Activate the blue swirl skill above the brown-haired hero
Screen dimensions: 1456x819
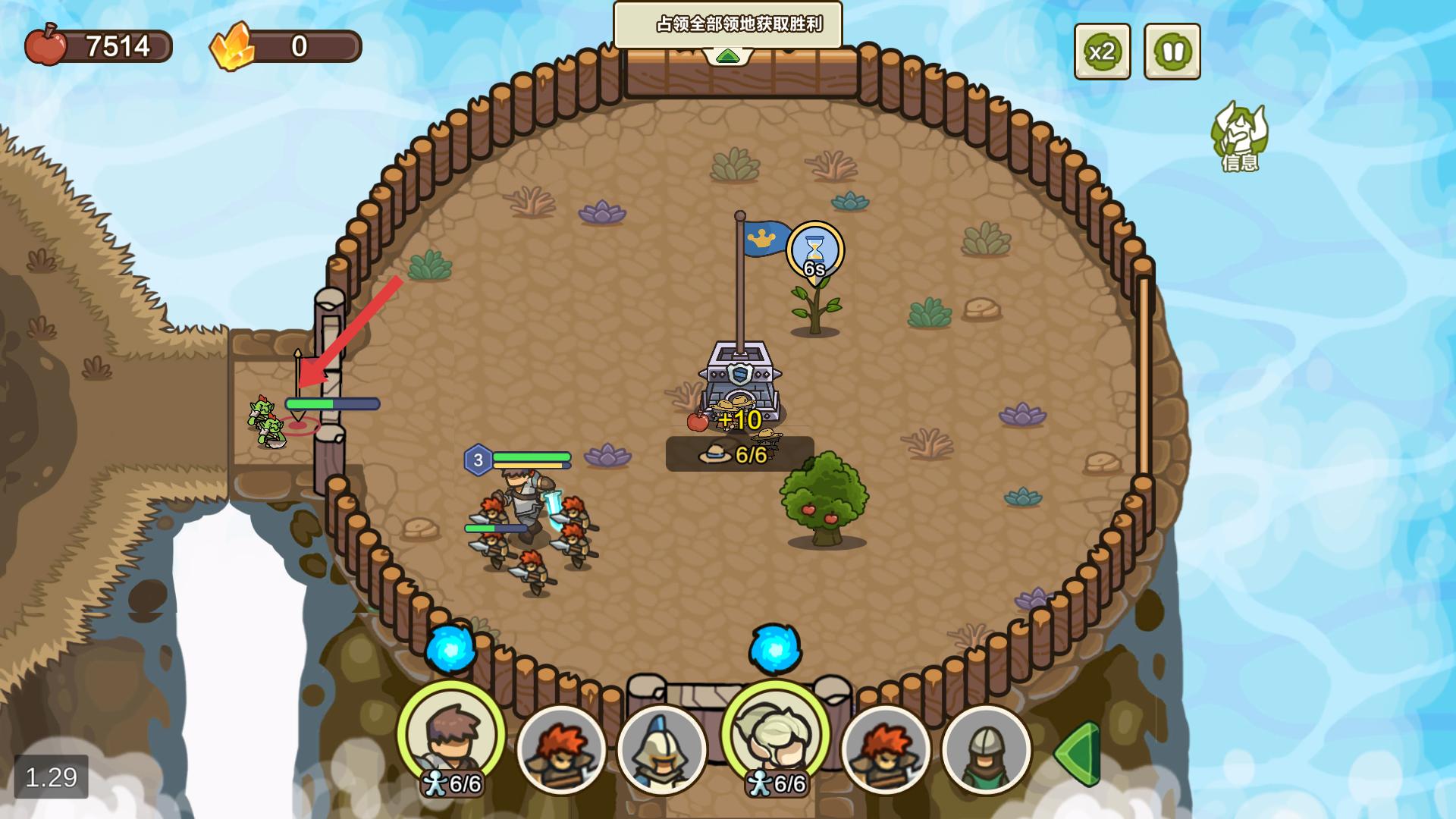coord(450,649)
